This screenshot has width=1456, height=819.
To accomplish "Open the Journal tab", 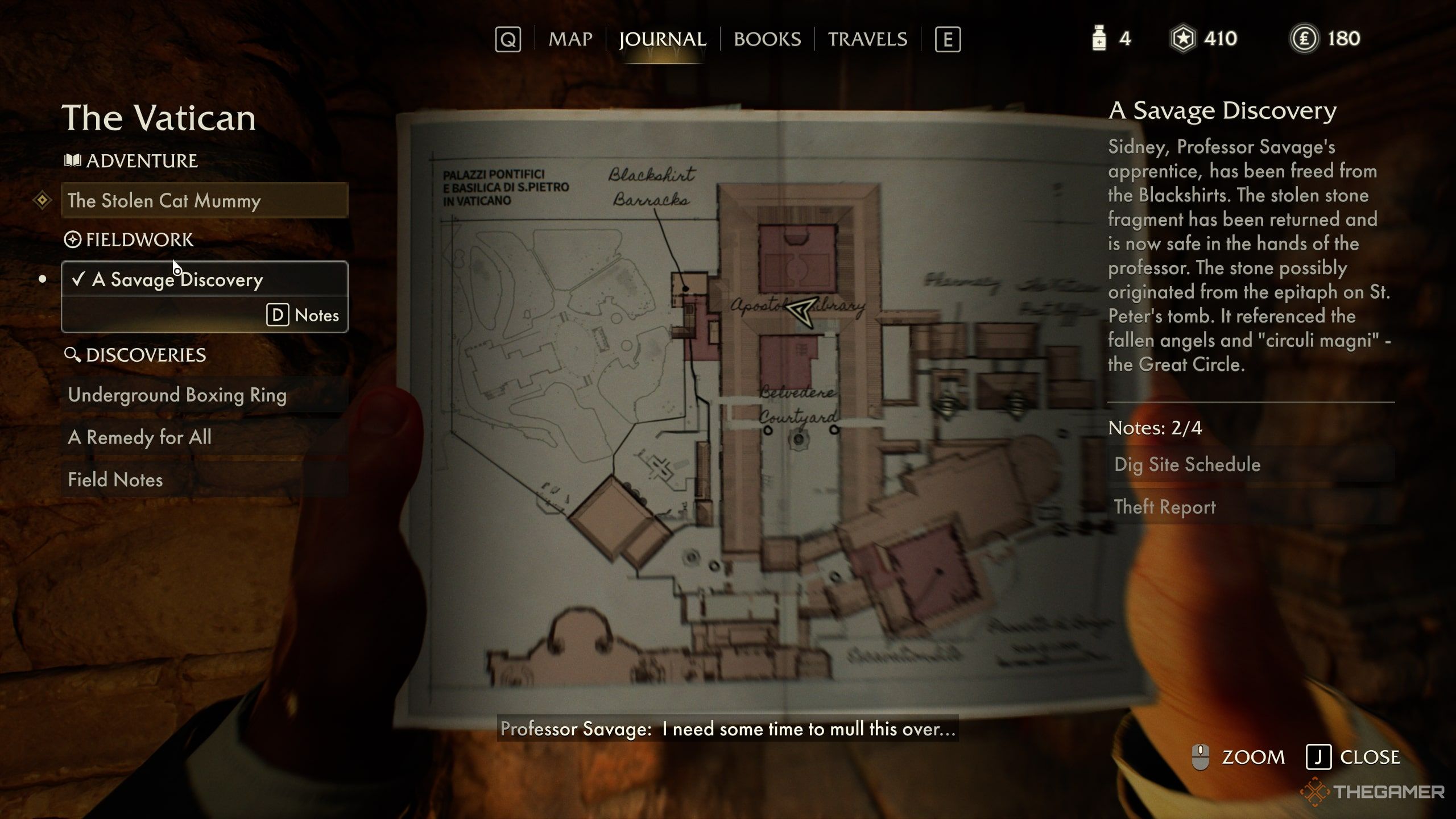I will point(663,39).
